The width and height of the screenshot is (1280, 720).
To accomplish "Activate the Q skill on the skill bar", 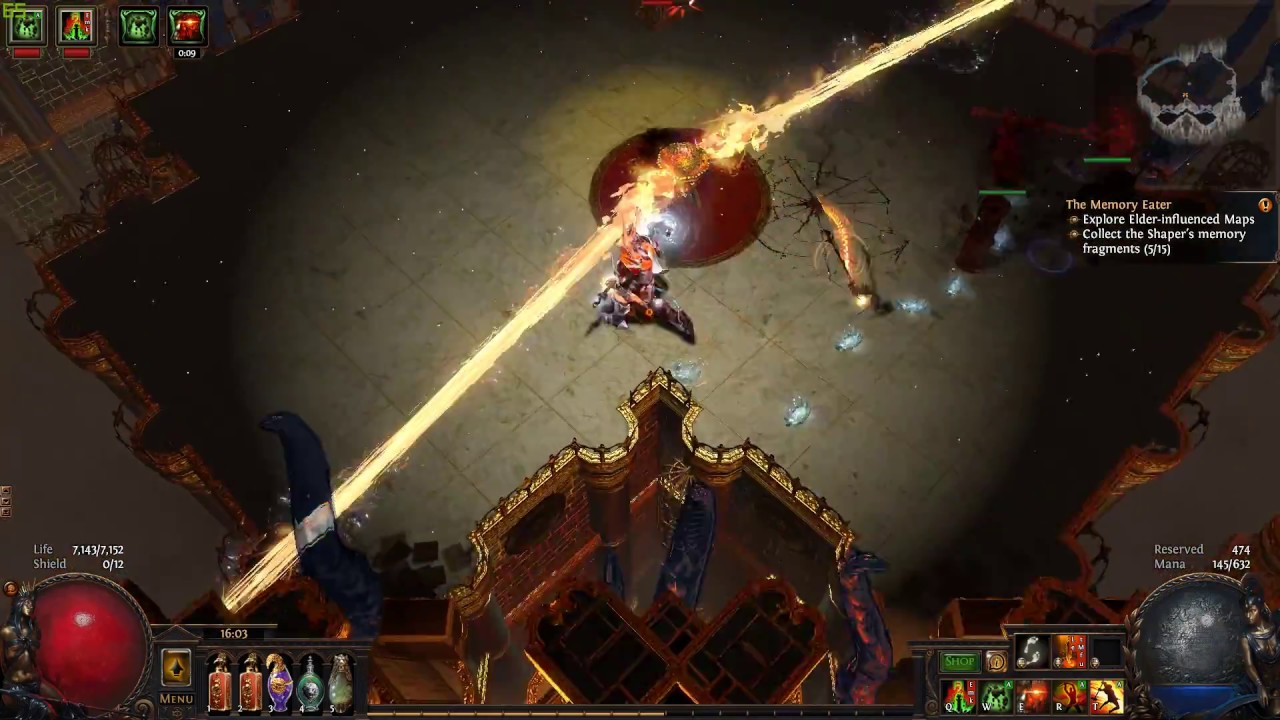I will pyautogui.click(x=959, y=696).
